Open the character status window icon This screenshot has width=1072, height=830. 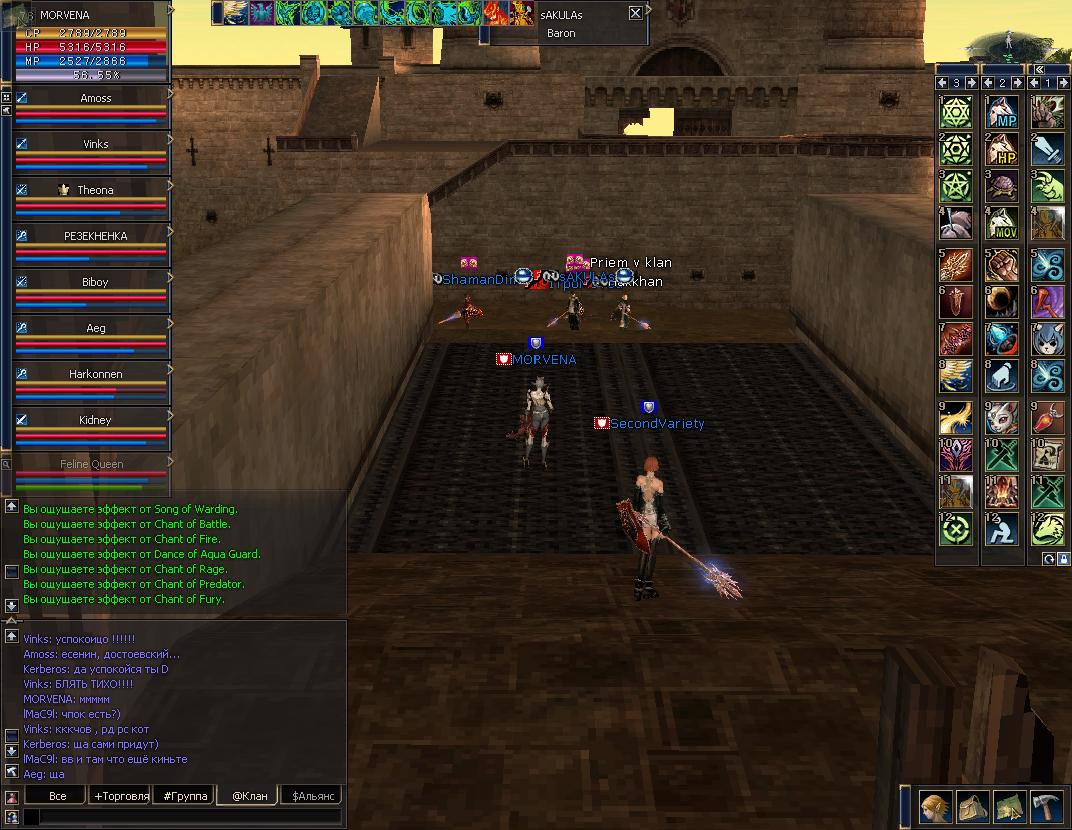click(936, 806)
